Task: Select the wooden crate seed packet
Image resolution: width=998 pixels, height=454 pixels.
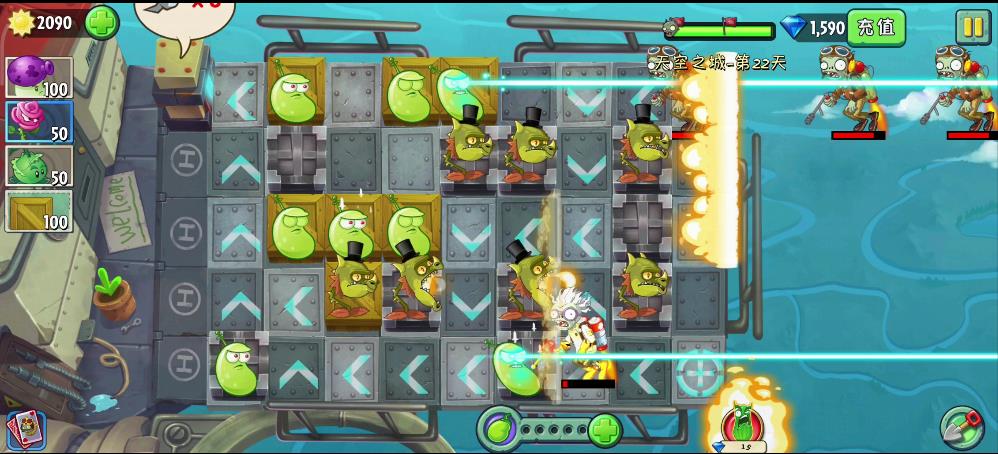Action: point(38,211)
